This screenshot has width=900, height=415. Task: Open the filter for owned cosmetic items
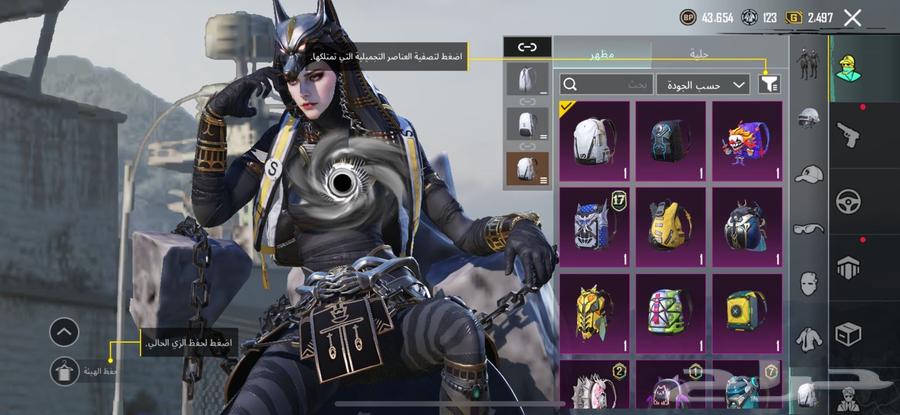coord(769,85)
